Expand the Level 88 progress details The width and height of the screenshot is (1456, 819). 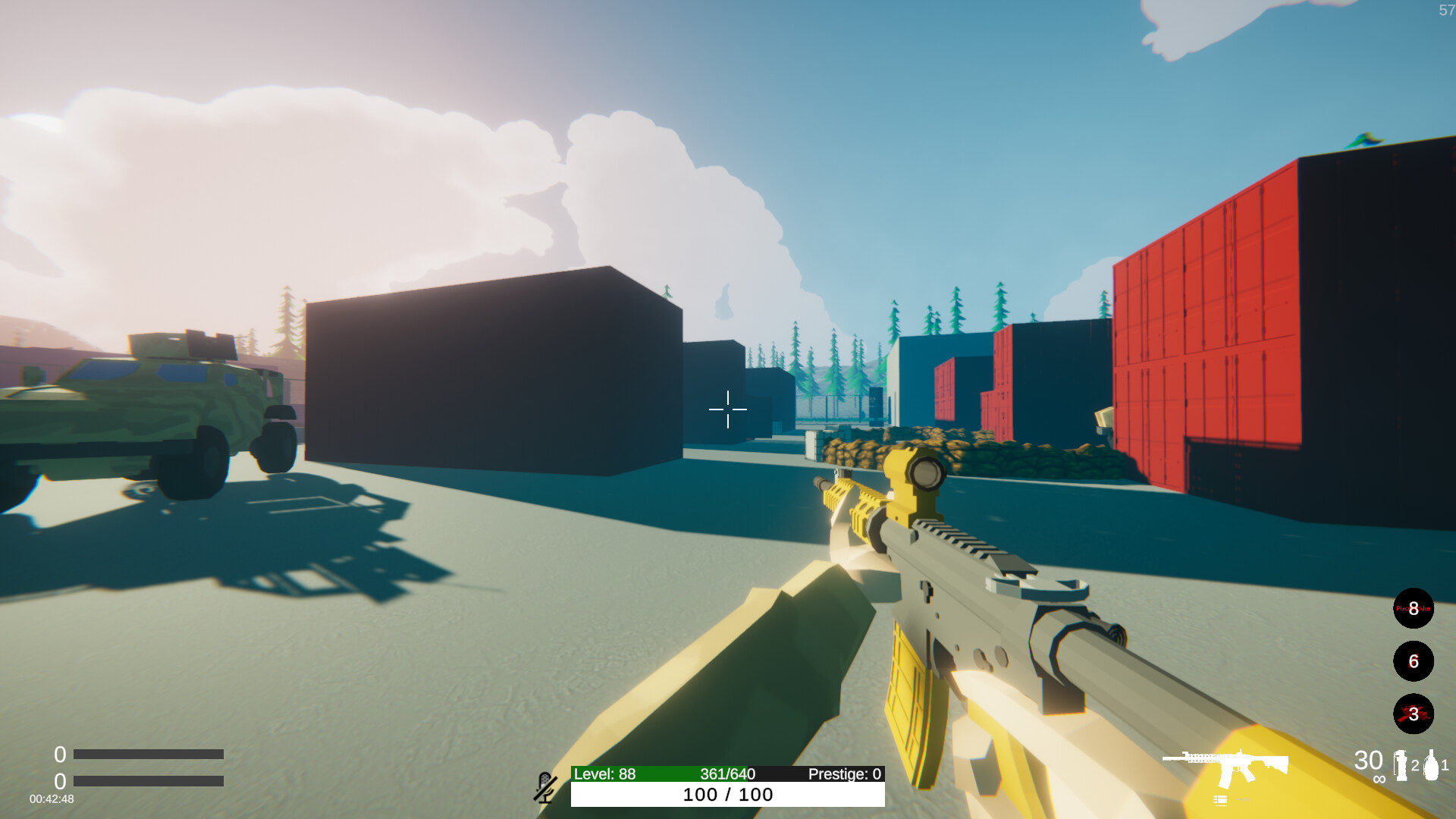(603, 775)
